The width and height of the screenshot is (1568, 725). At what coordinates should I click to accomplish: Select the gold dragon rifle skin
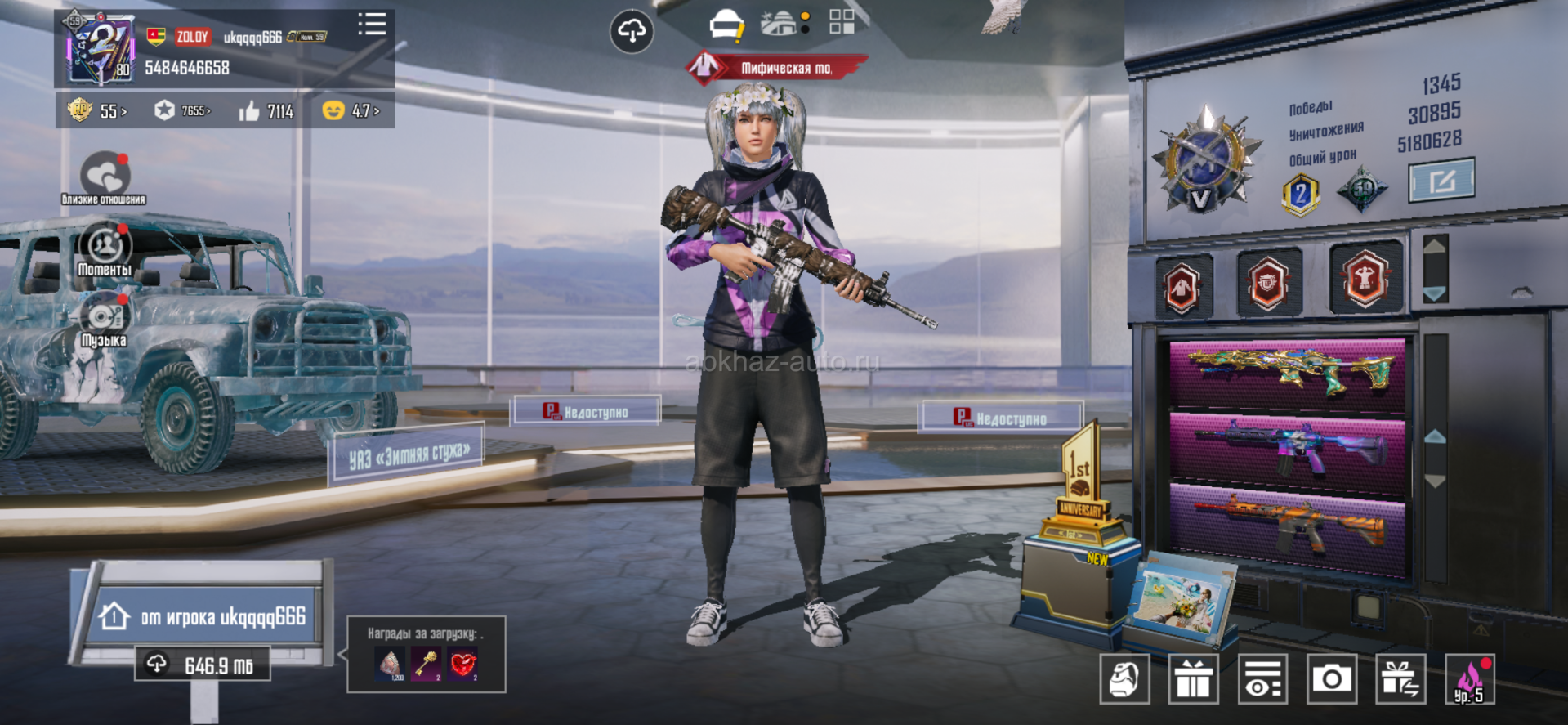point(1287,372)
